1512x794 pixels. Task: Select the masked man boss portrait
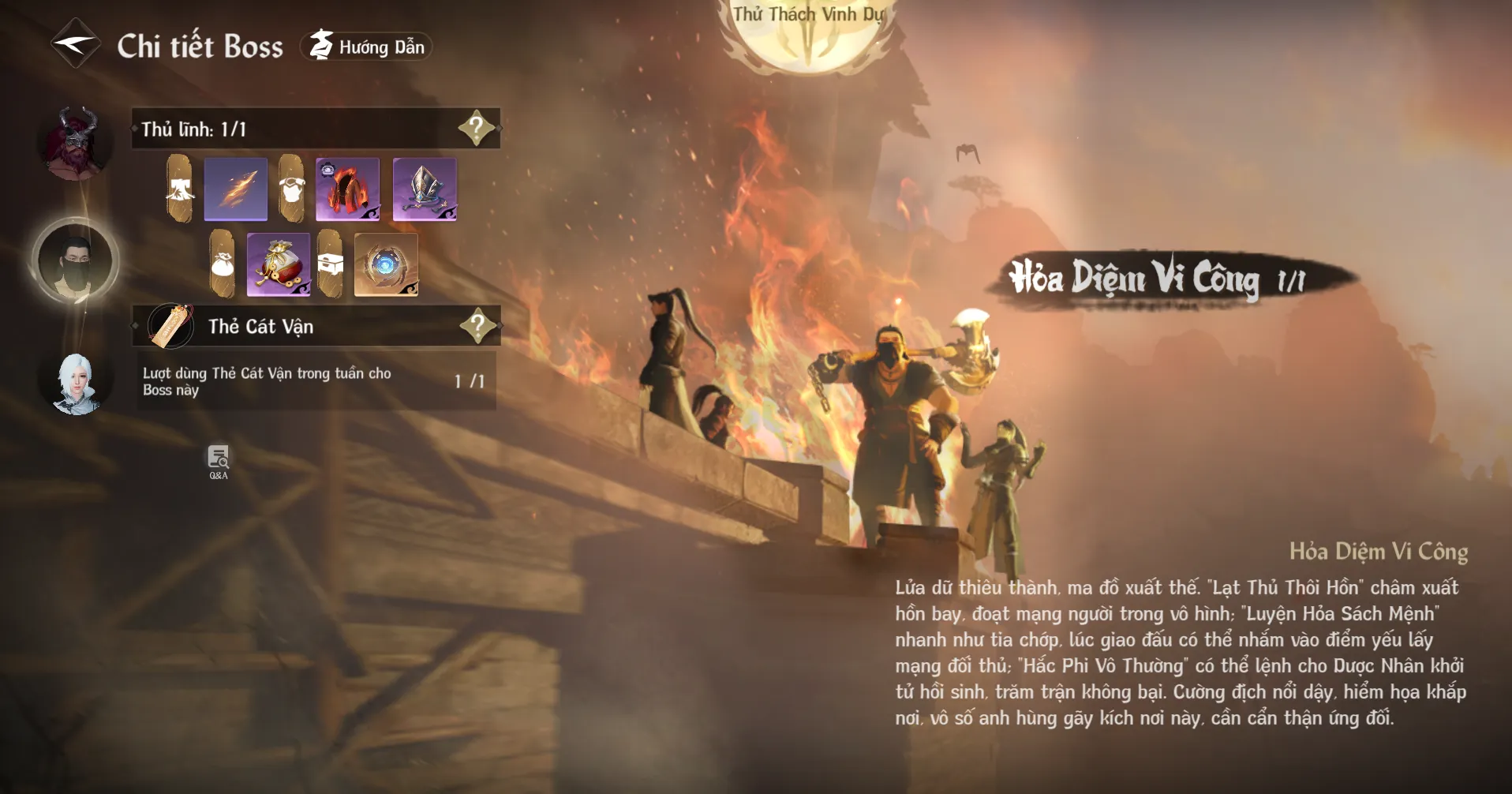point(75,260)
